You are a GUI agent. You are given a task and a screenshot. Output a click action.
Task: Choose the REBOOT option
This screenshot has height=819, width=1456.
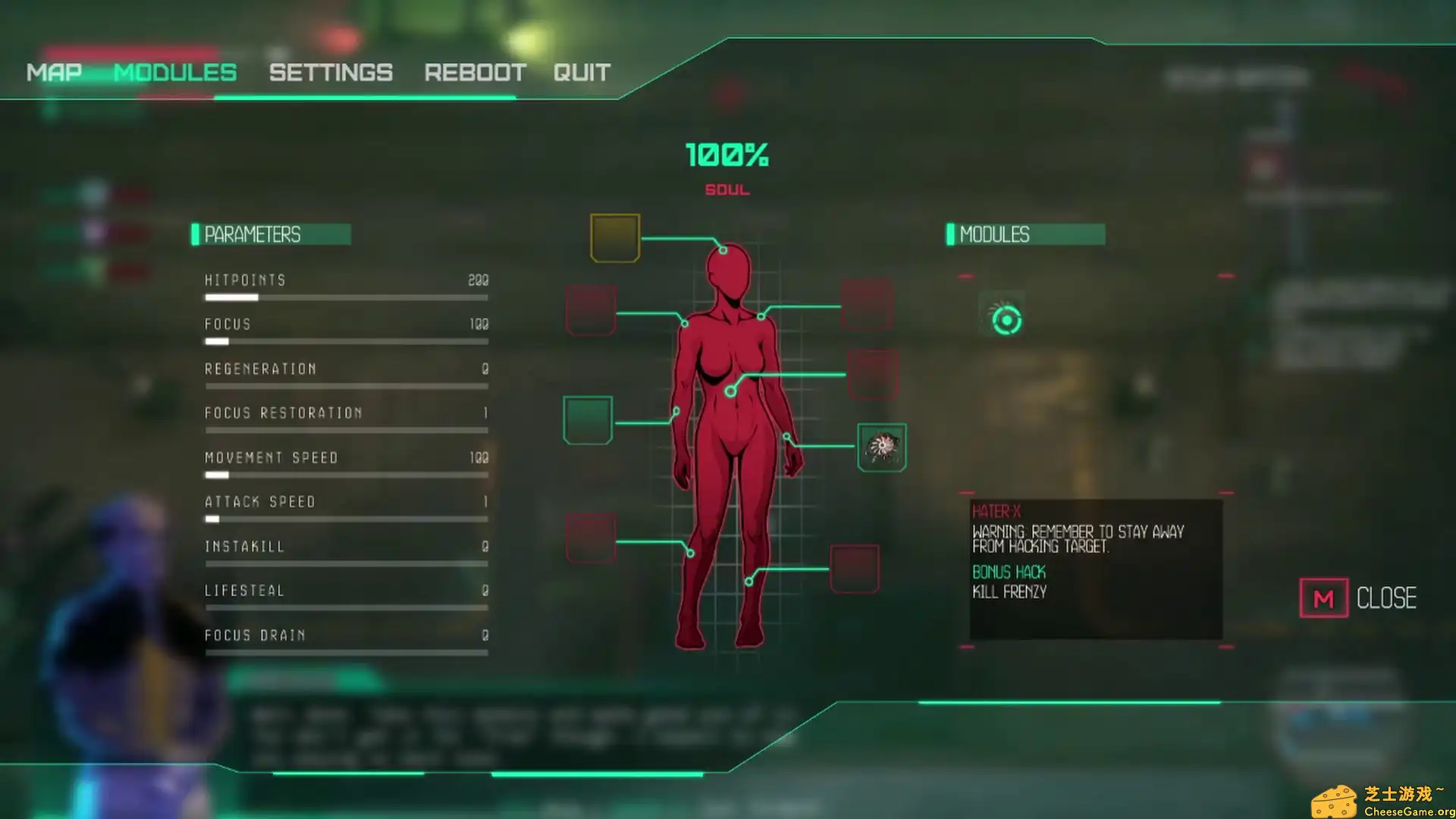tap(475, 73)
